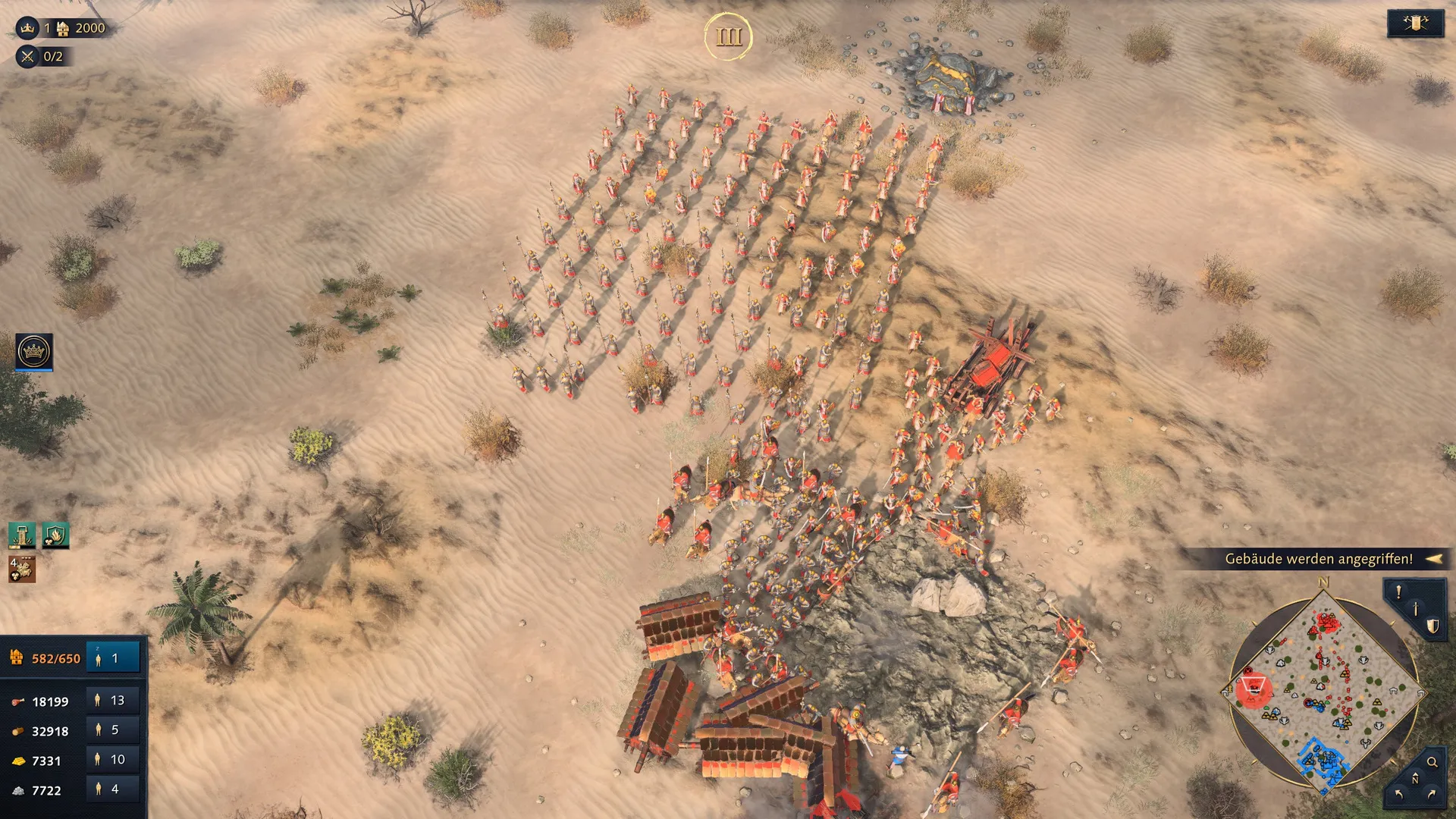Select the 10 gold villagers

point(112,760)
